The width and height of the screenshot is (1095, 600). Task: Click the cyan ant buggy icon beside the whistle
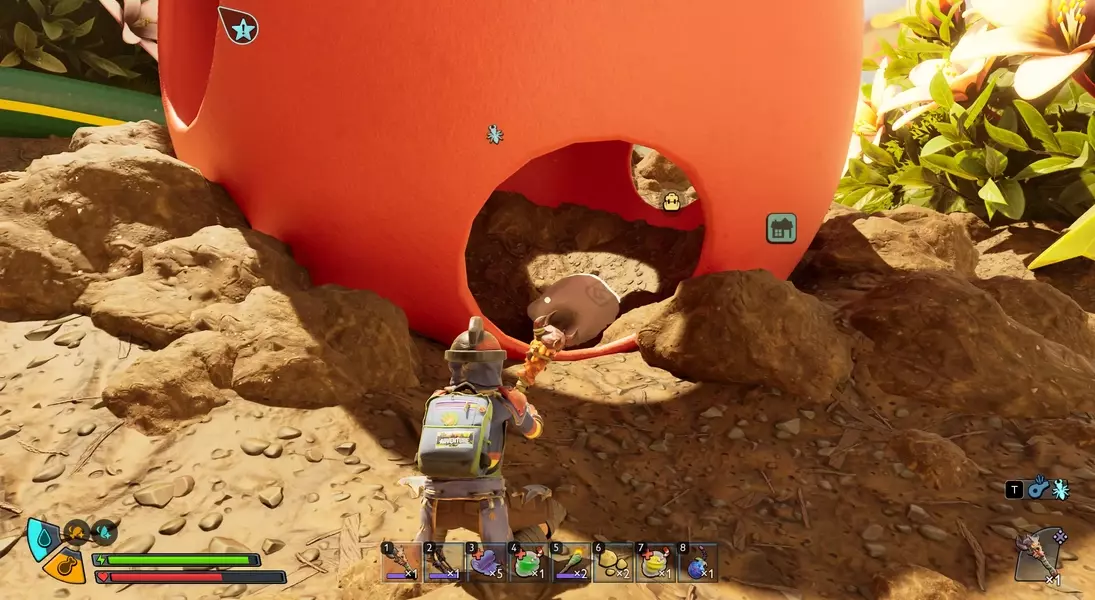pyautogui.click(x=1060, y=489)
